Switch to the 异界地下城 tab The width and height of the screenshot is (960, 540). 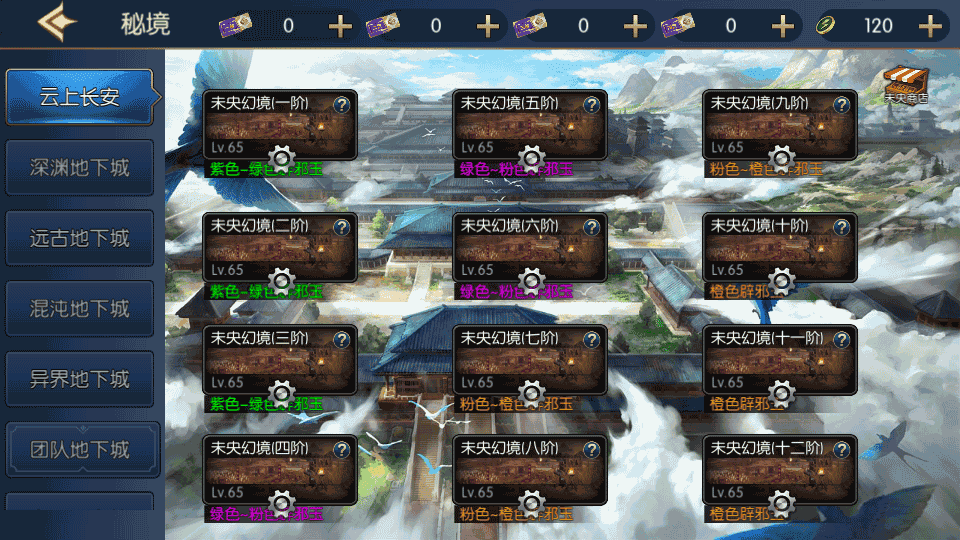click(x=80, y=379)
